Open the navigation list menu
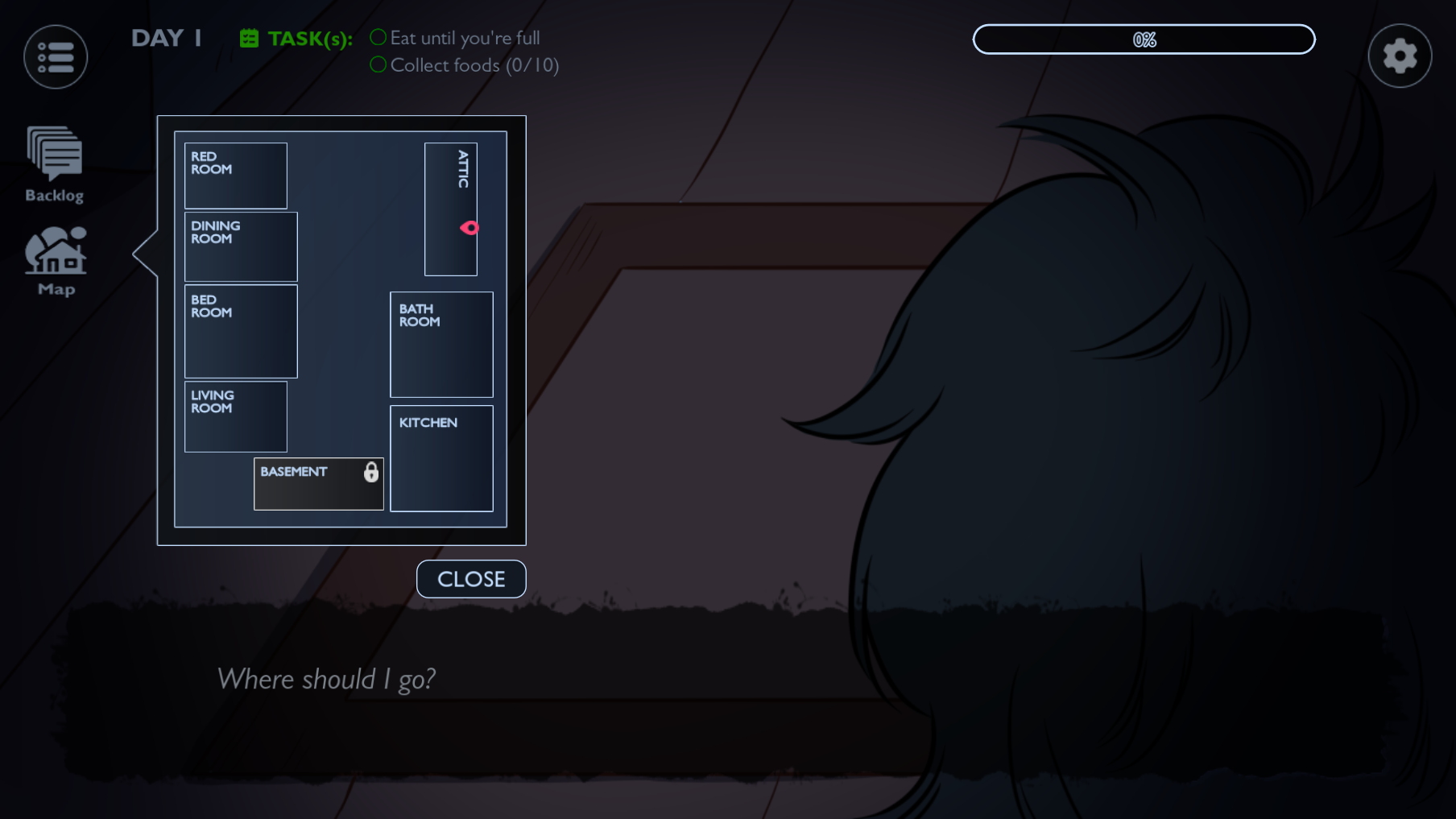The height and width of the screenshot is (819, 1456). 55,56
